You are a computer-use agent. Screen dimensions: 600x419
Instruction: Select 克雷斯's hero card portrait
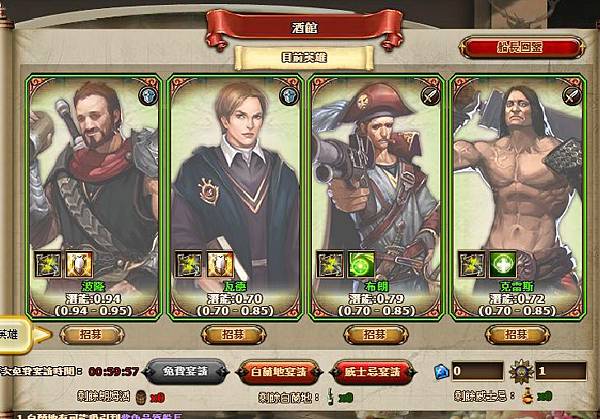[x=511, y=170]
